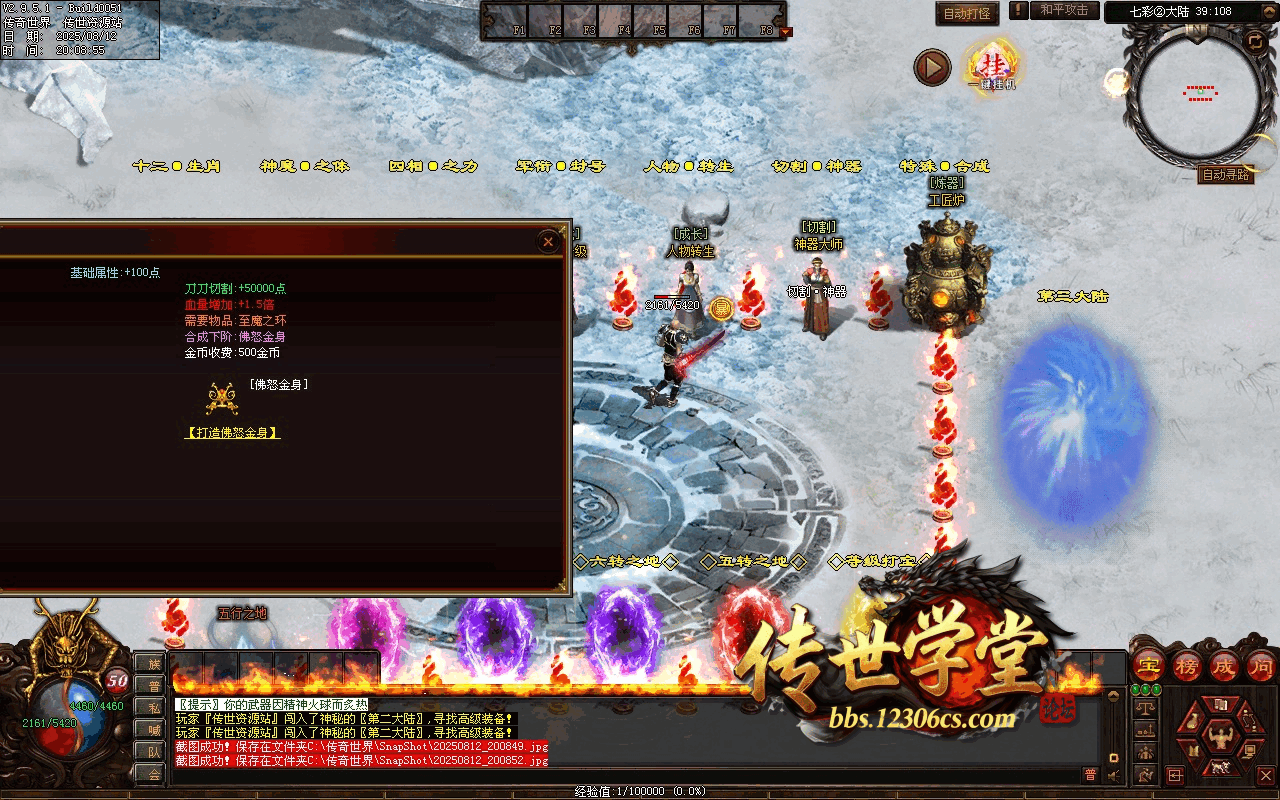
Task: Open the 宝 treasure shop button
Action: click(x=1147, y=665)
